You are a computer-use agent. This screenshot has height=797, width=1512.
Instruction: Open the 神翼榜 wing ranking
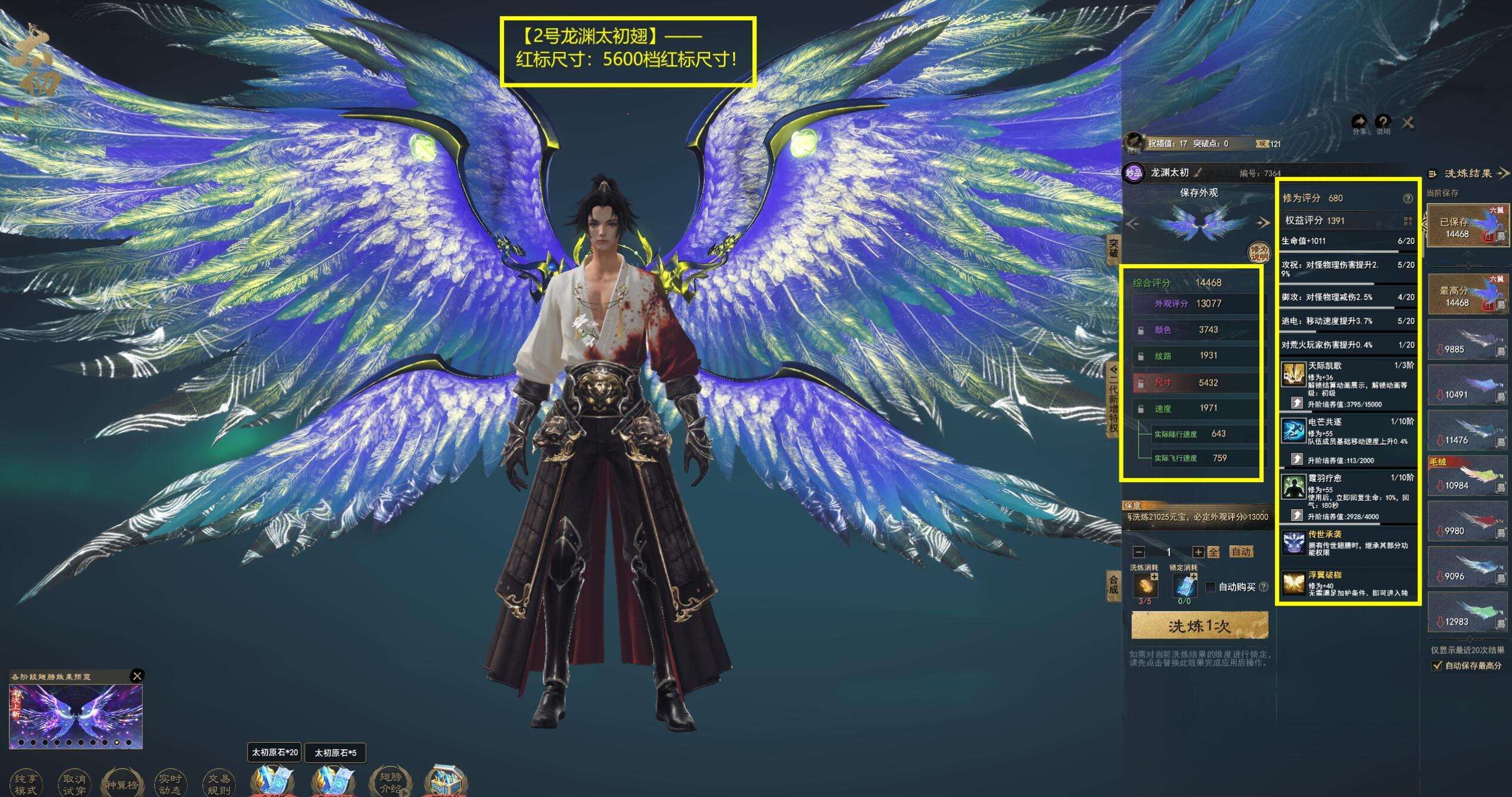coord(122,784)
